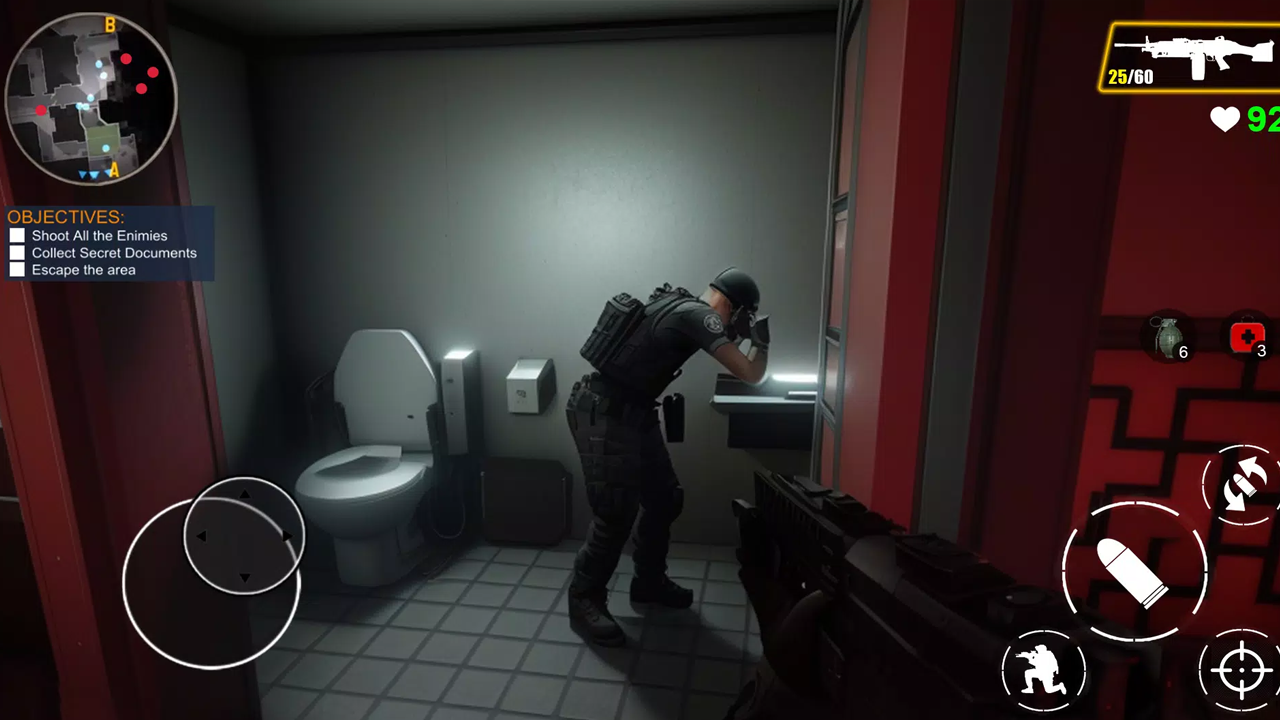Tap the yellow marker A on the minimap
Image resolution: width=1280 pixels, height=720 pixels.
coord(113,171)
